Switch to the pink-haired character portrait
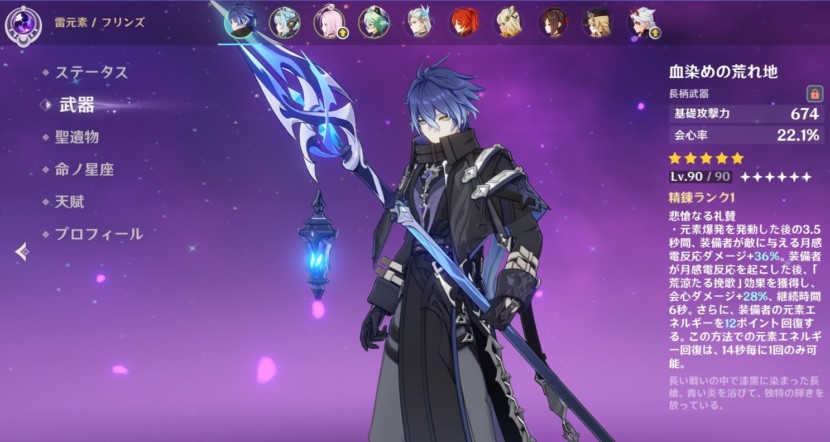830x442 pixels. [x=329, y=21]
